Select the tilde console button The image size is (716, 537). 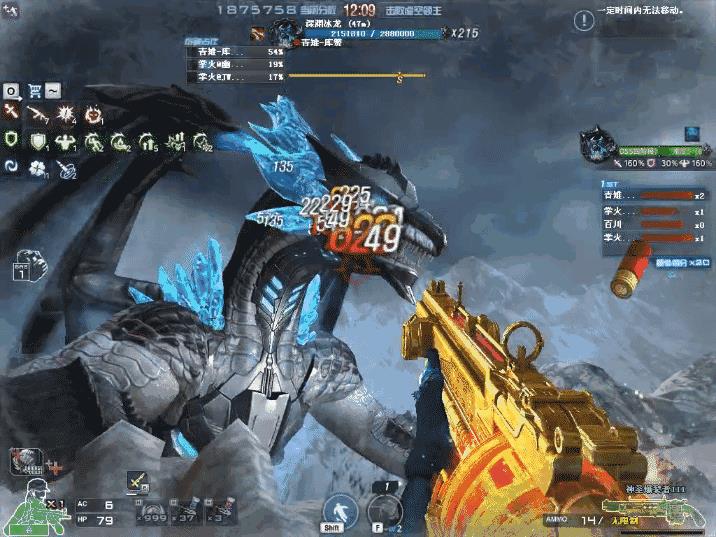pos(53,90)
